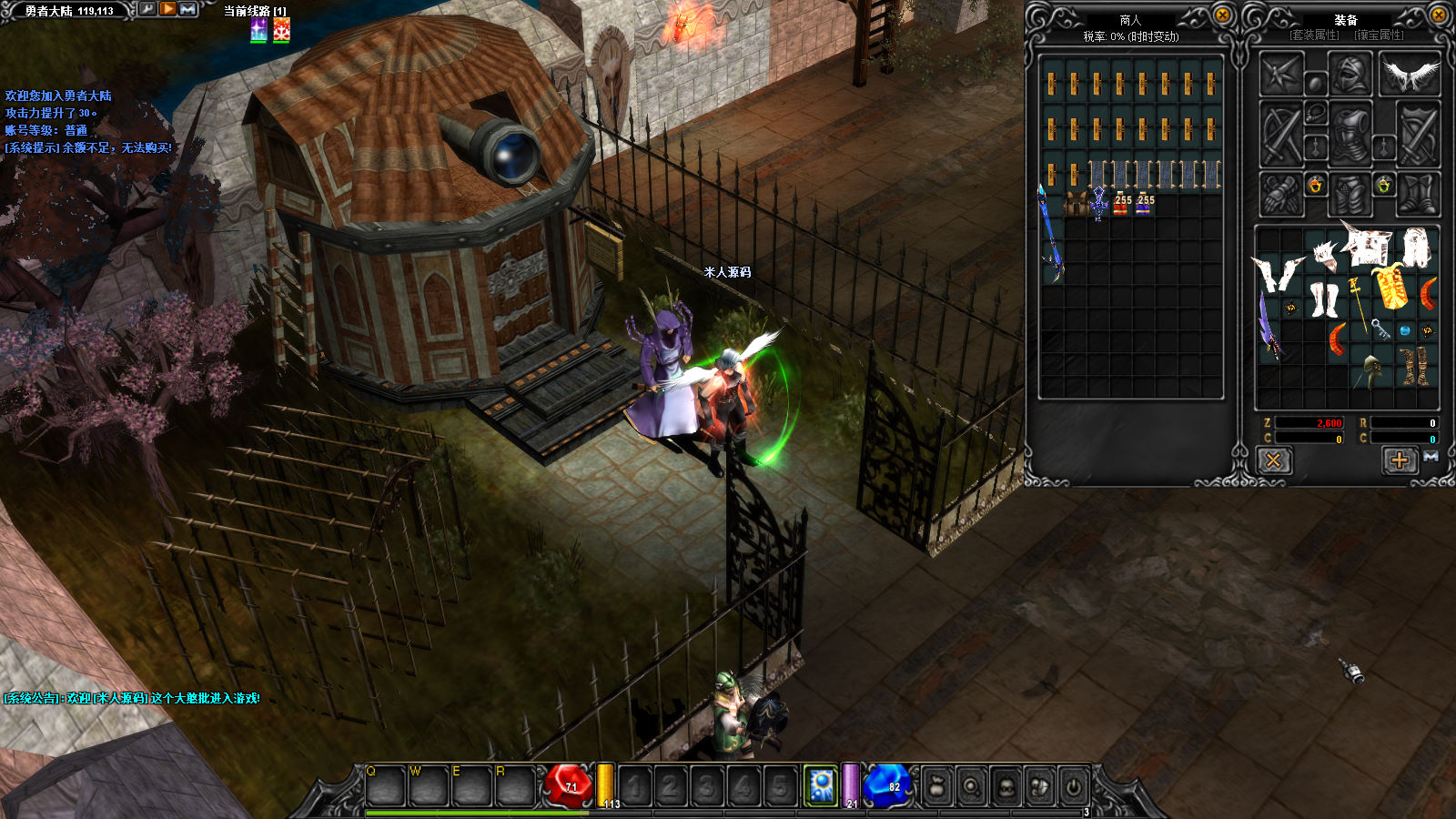Close the equipment window

(1439, 15)
